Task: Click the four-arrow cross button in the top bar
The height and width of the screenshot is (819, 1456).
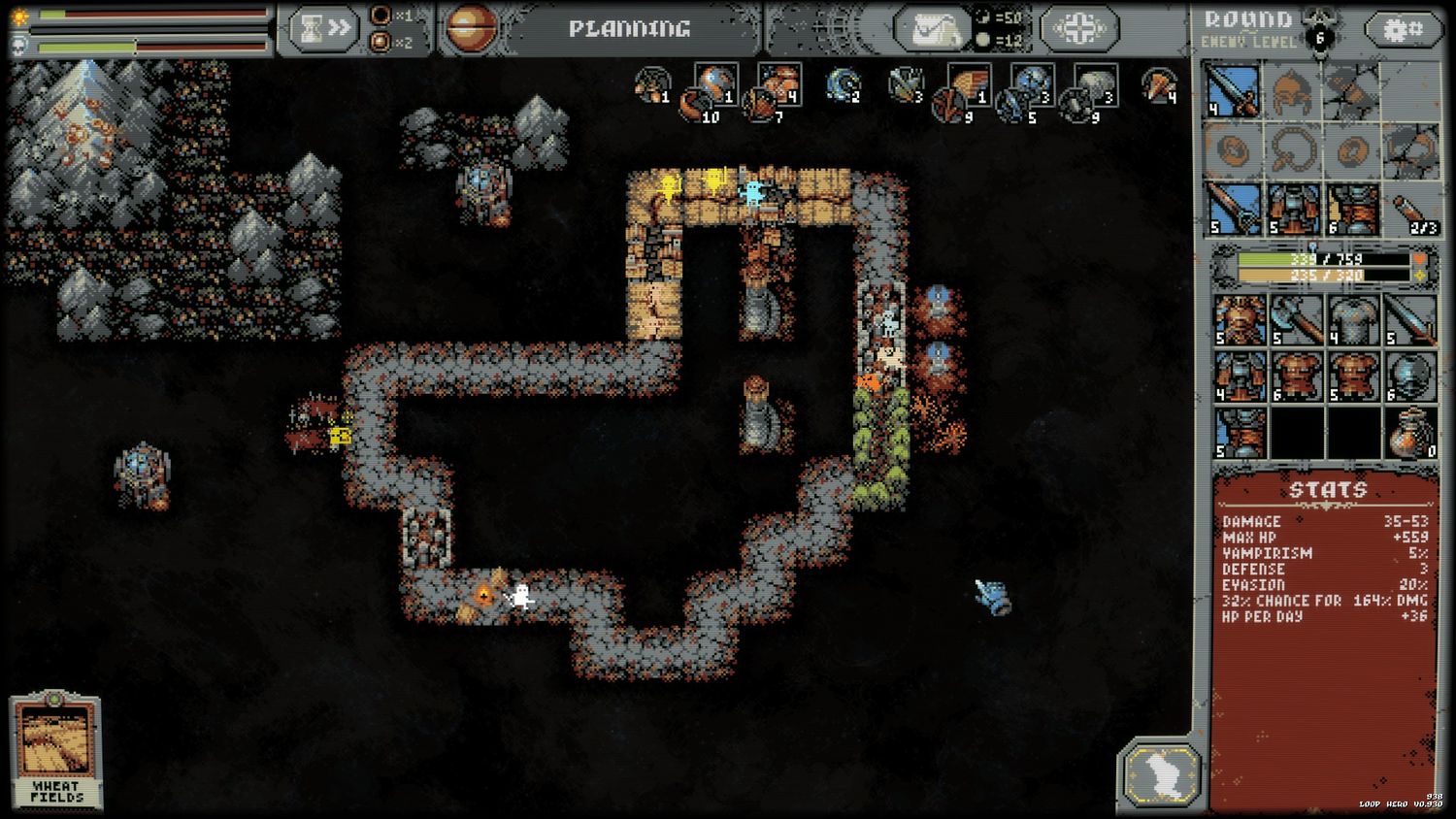Action: pyautogui.click(x=1079, y=29)
